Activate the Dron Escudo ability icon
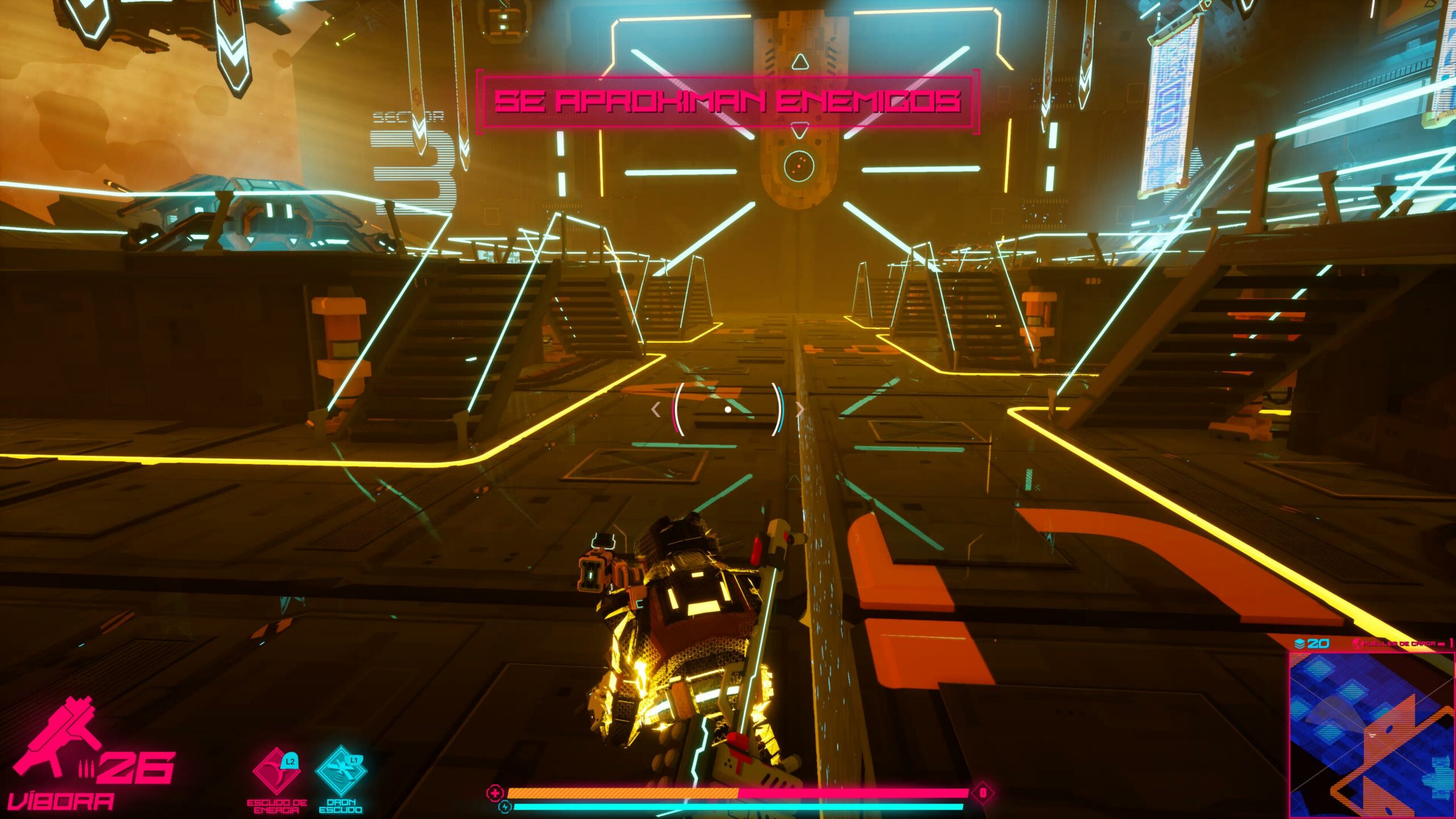 [x=341, y=772]
